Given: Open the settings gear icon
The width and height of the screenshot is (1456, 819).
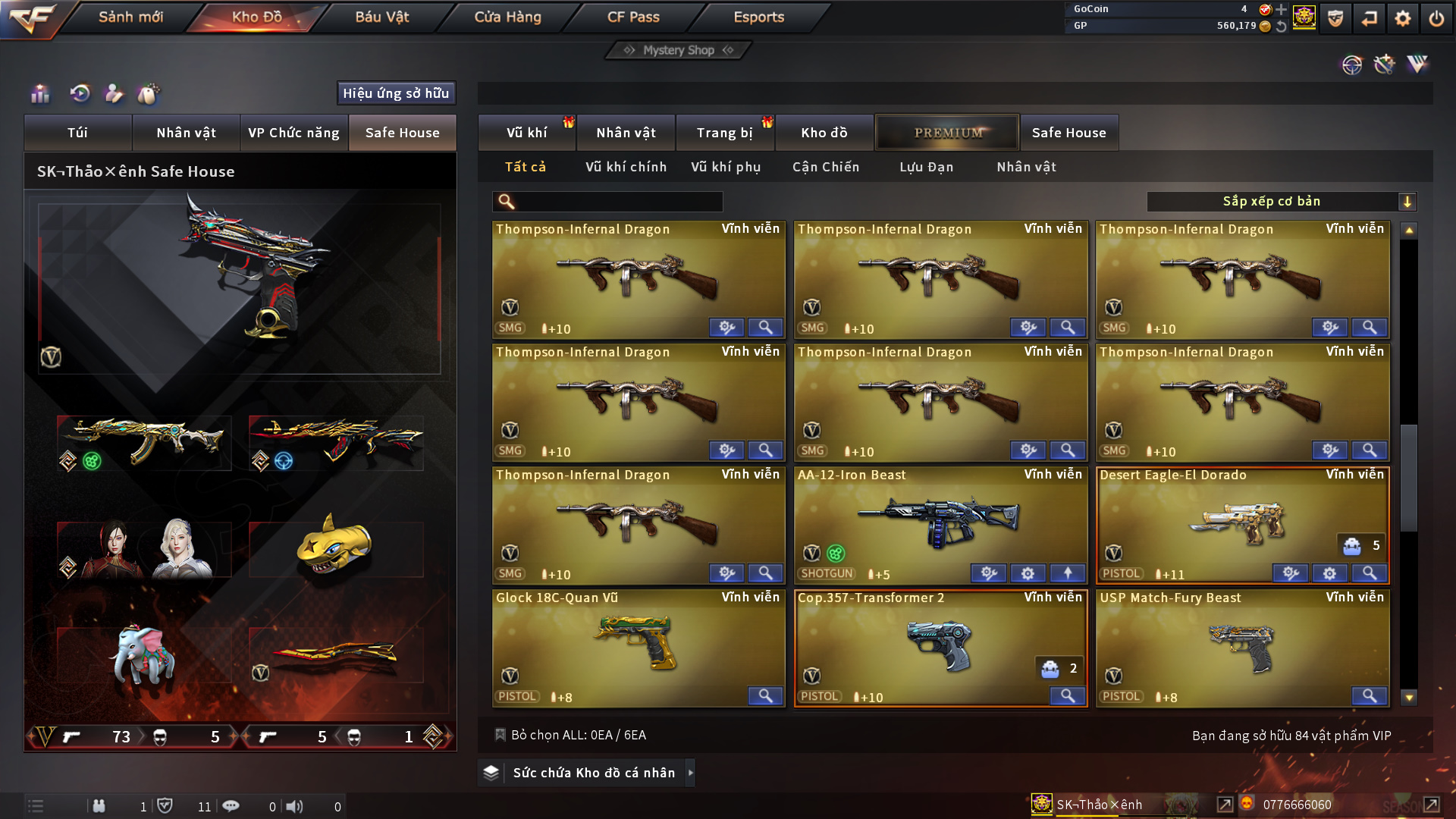Looking at the screenshot, I should [1402, 18].
